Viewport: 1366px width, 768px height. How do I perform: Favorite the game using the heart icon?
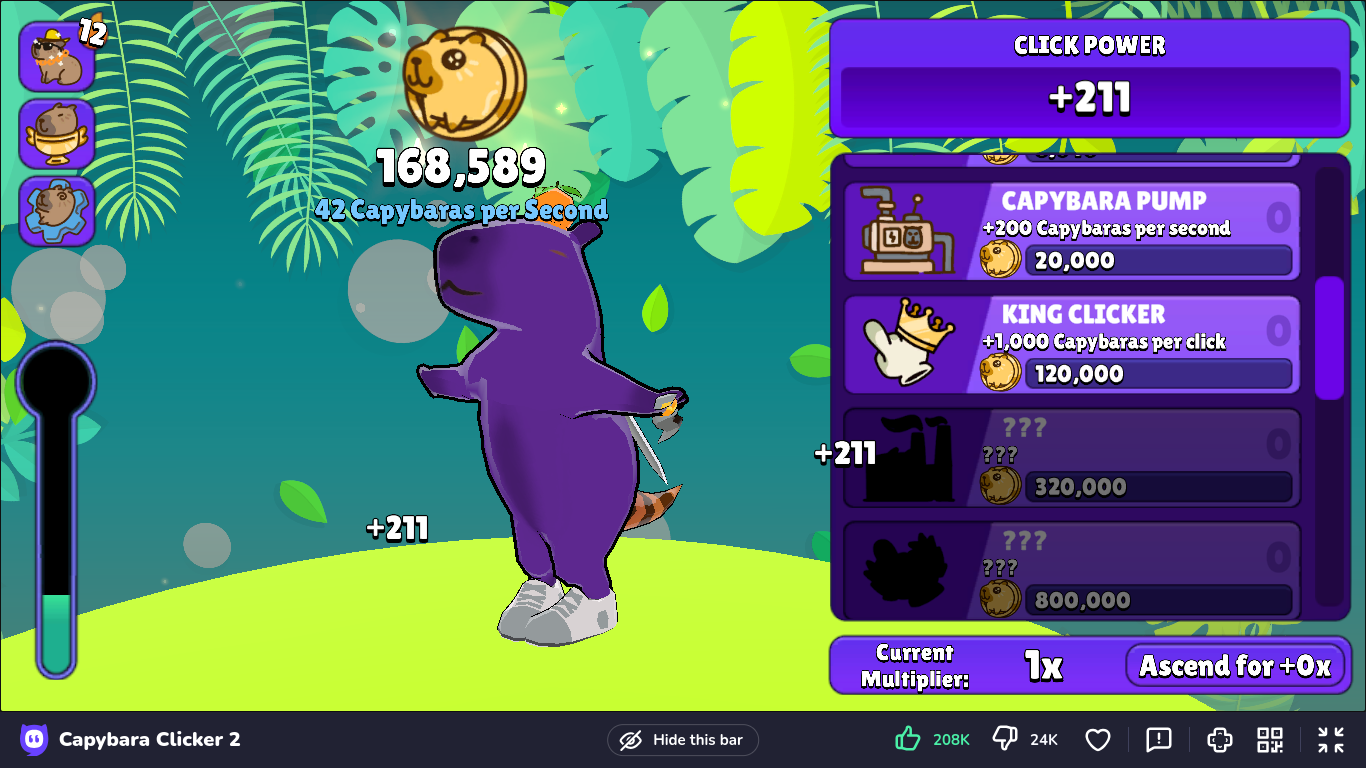point(1098,740)
